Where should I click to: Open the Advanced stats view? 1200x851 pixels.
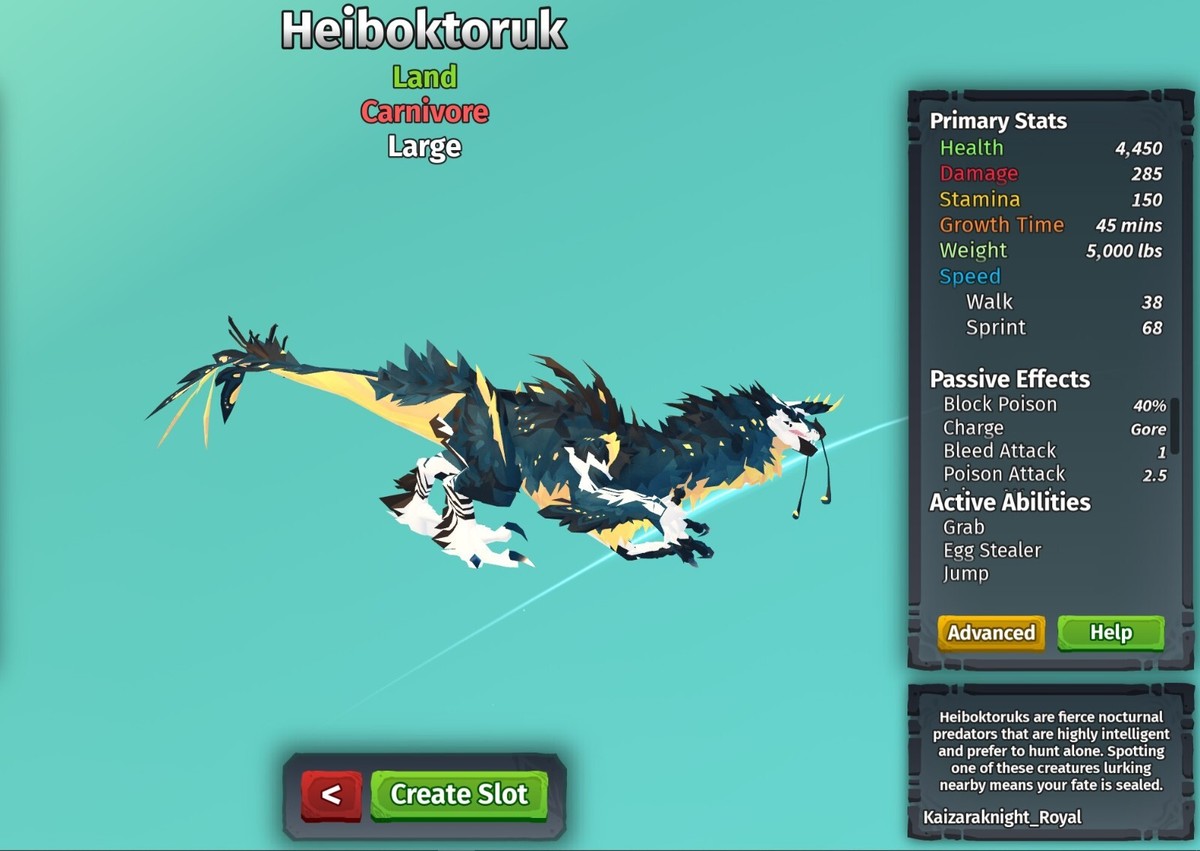[x=991, y=633]
